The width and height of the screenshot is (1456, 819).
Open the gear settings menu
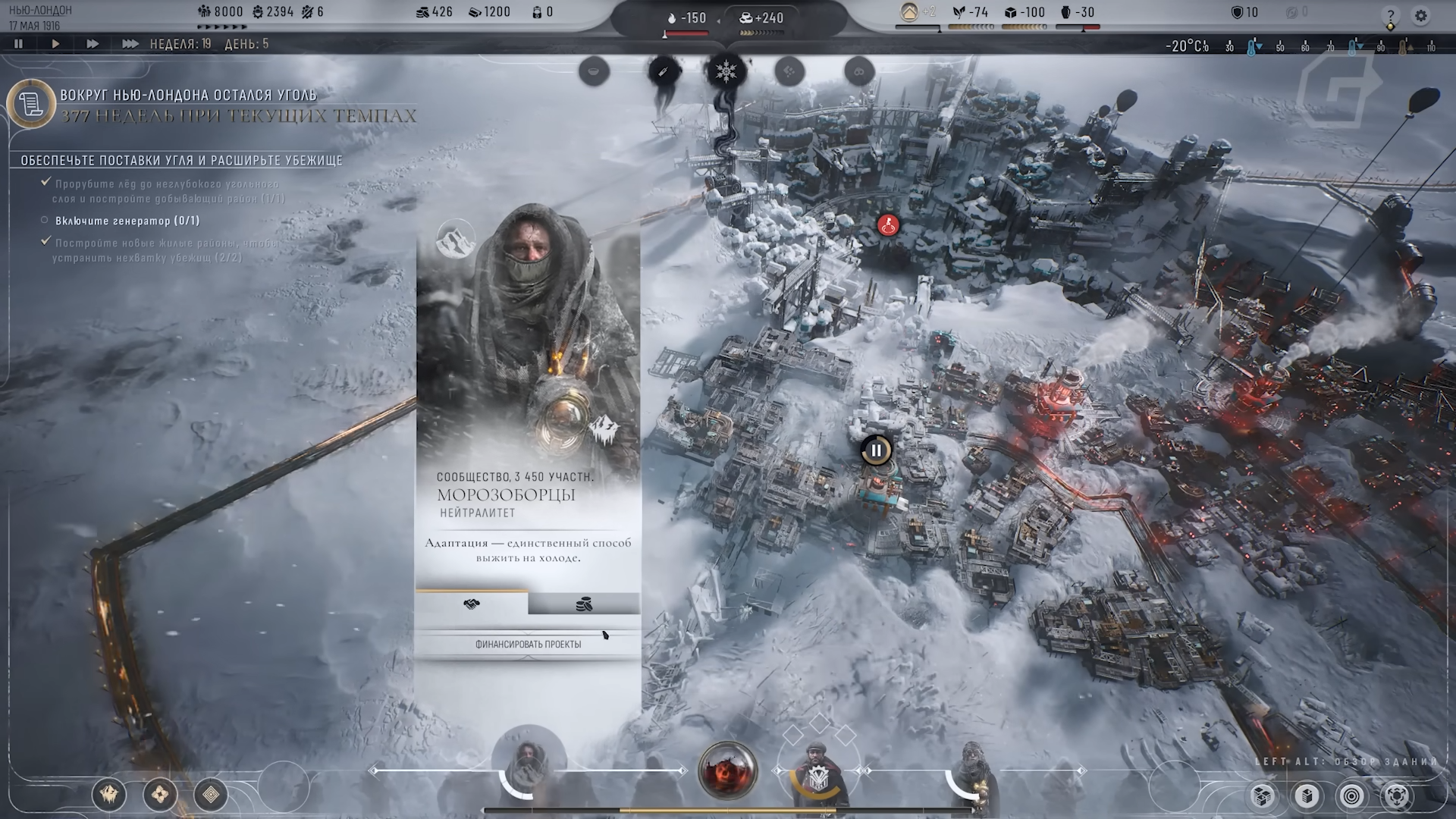[1421, 15]
